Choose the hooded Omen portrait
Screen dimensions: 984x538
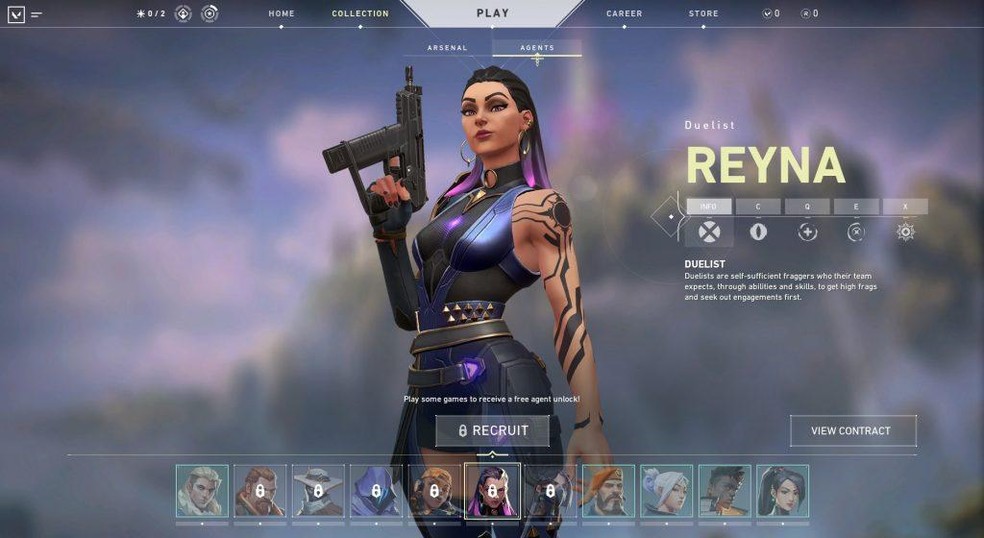point(376,491)
